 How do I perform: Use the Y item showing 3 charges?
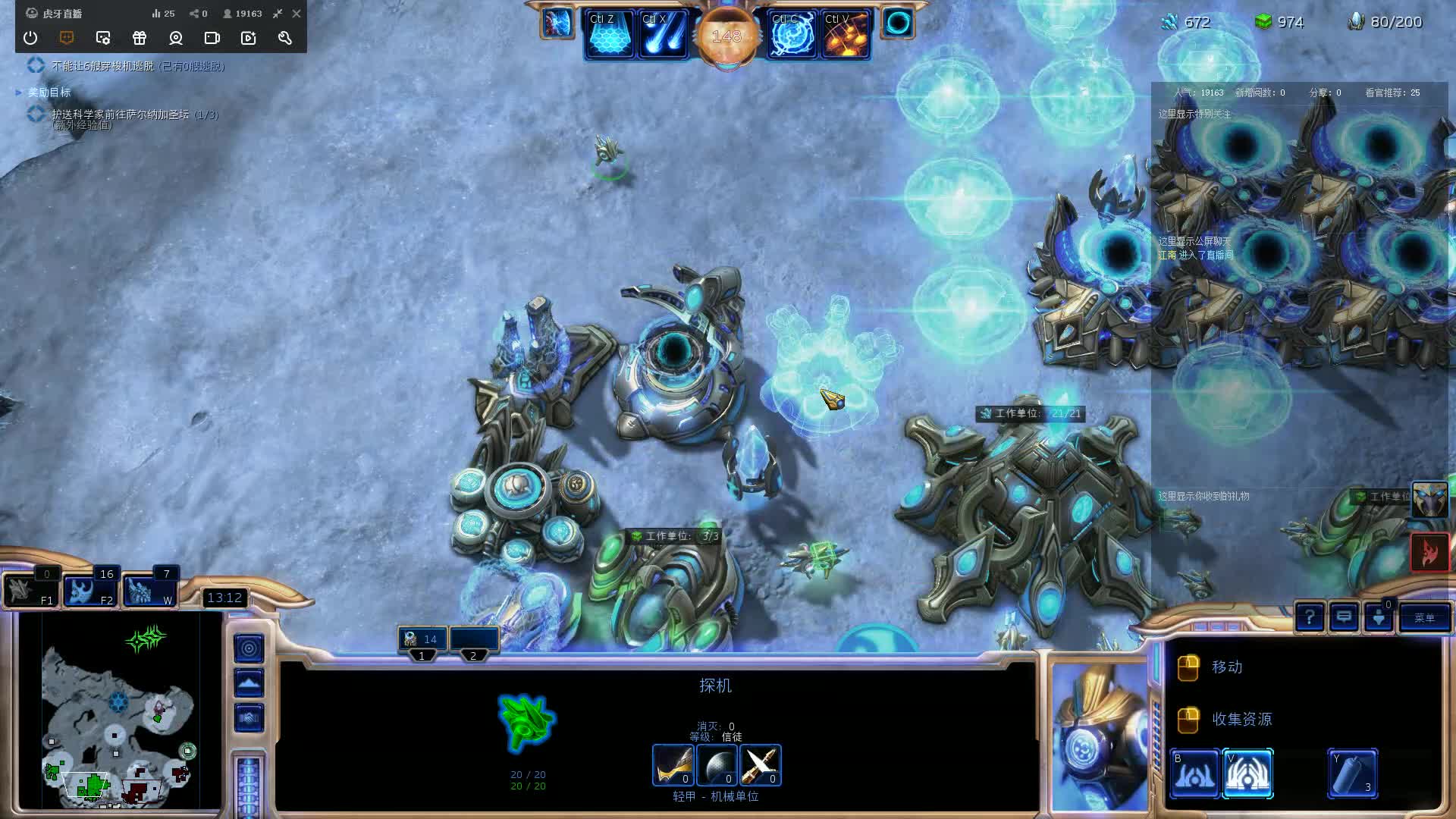1355,773
